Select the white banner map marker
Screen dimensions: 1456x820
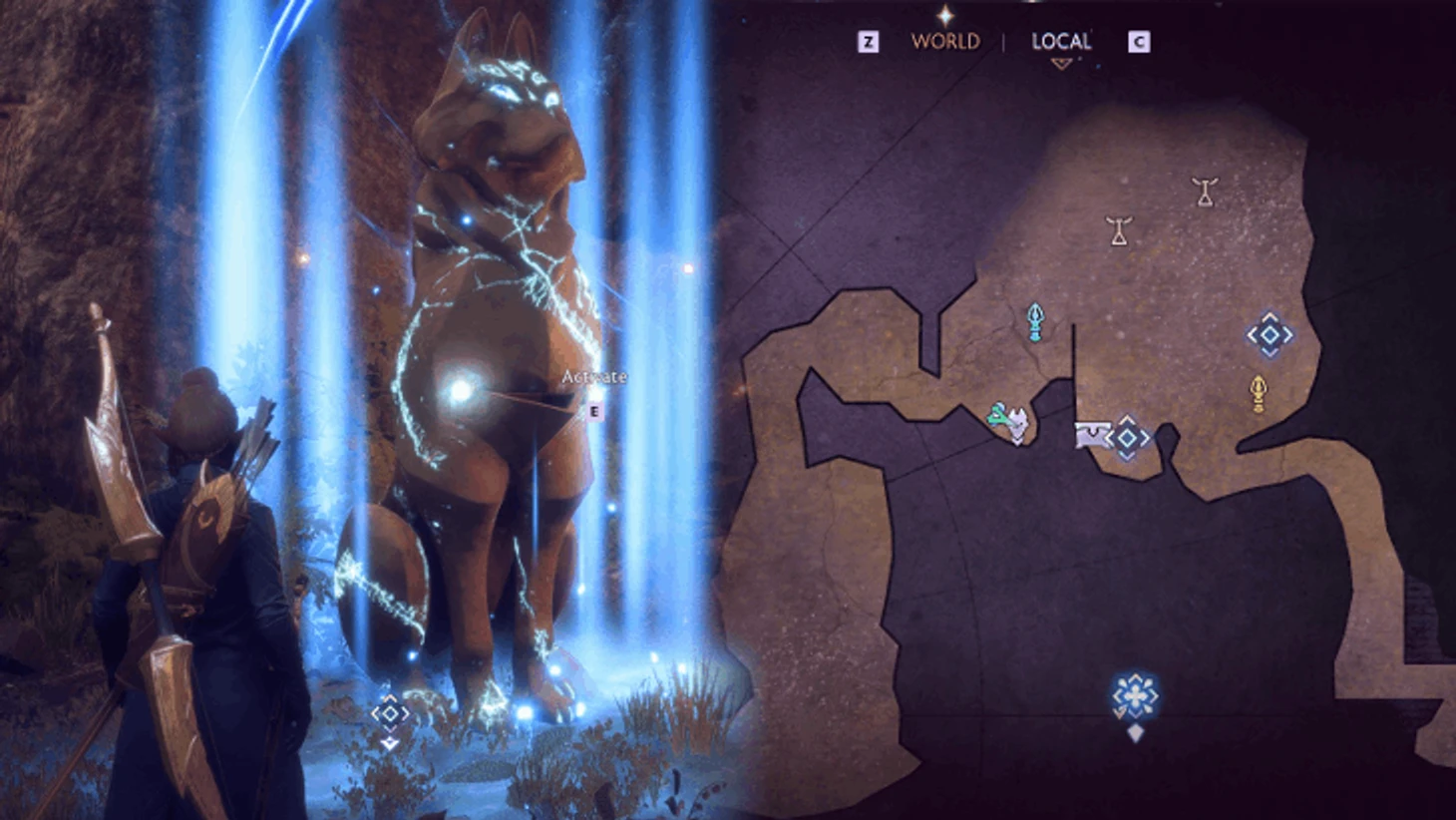[x=1090, y=435]
